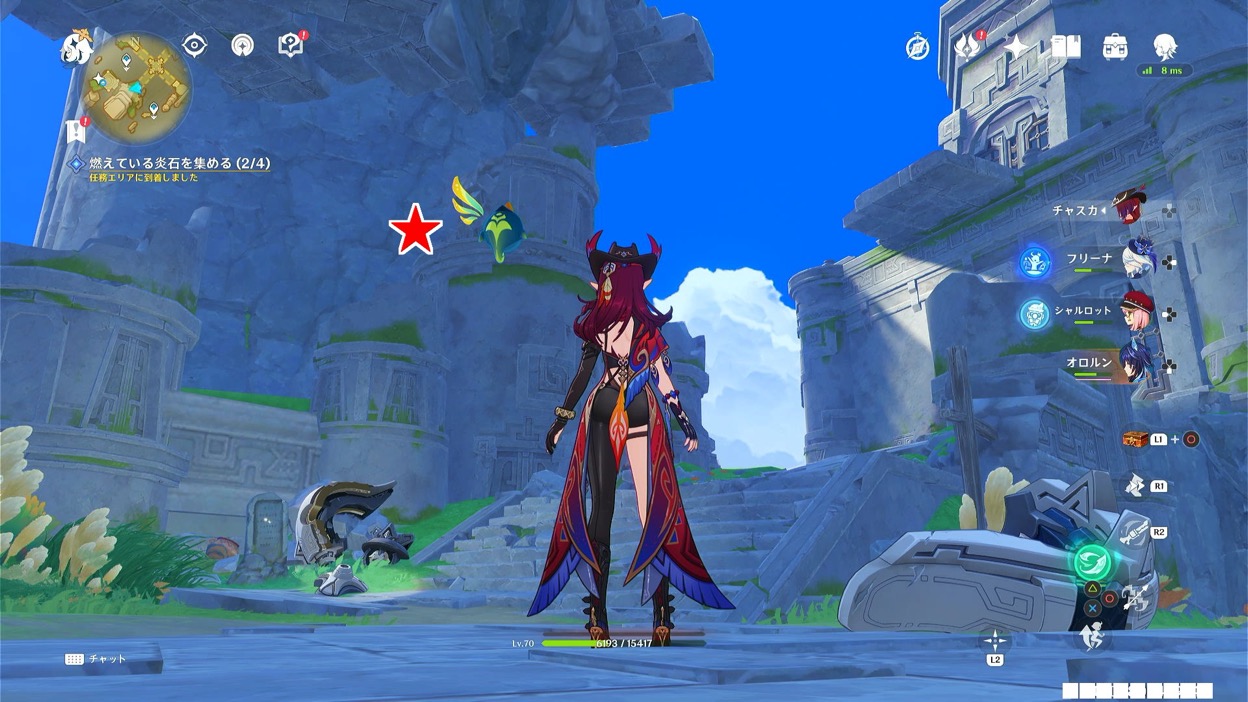
Task: Open the tutorial book with question mark
Action: tap(291, 45)
